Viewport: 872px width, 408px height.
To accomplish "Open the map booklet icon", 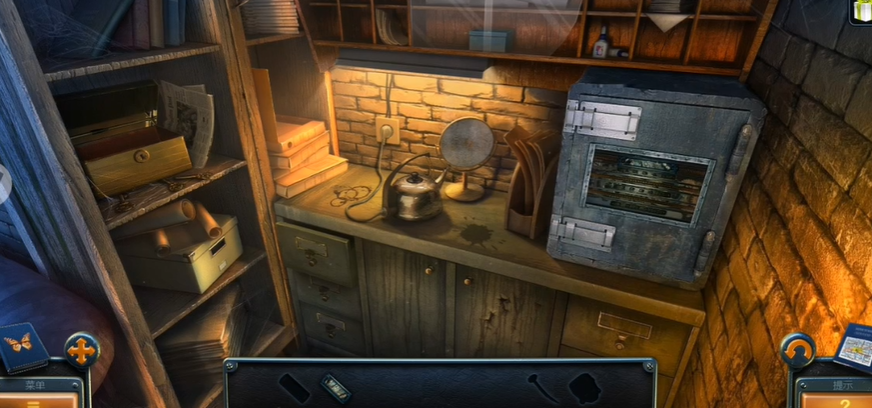I will coord(854,346).
